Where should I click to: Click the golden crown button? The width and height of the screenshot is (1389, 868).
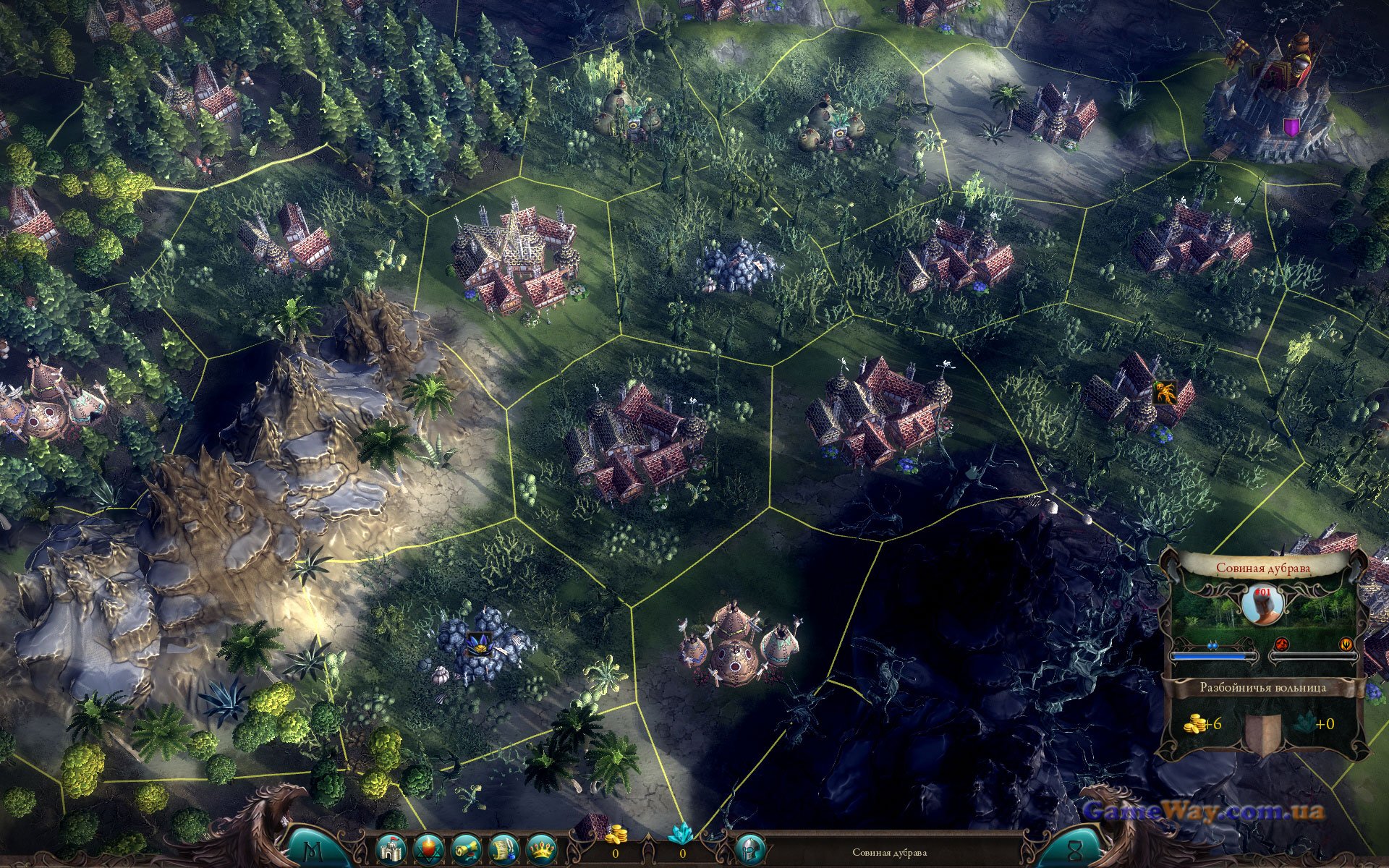click(x=540, y=849)
